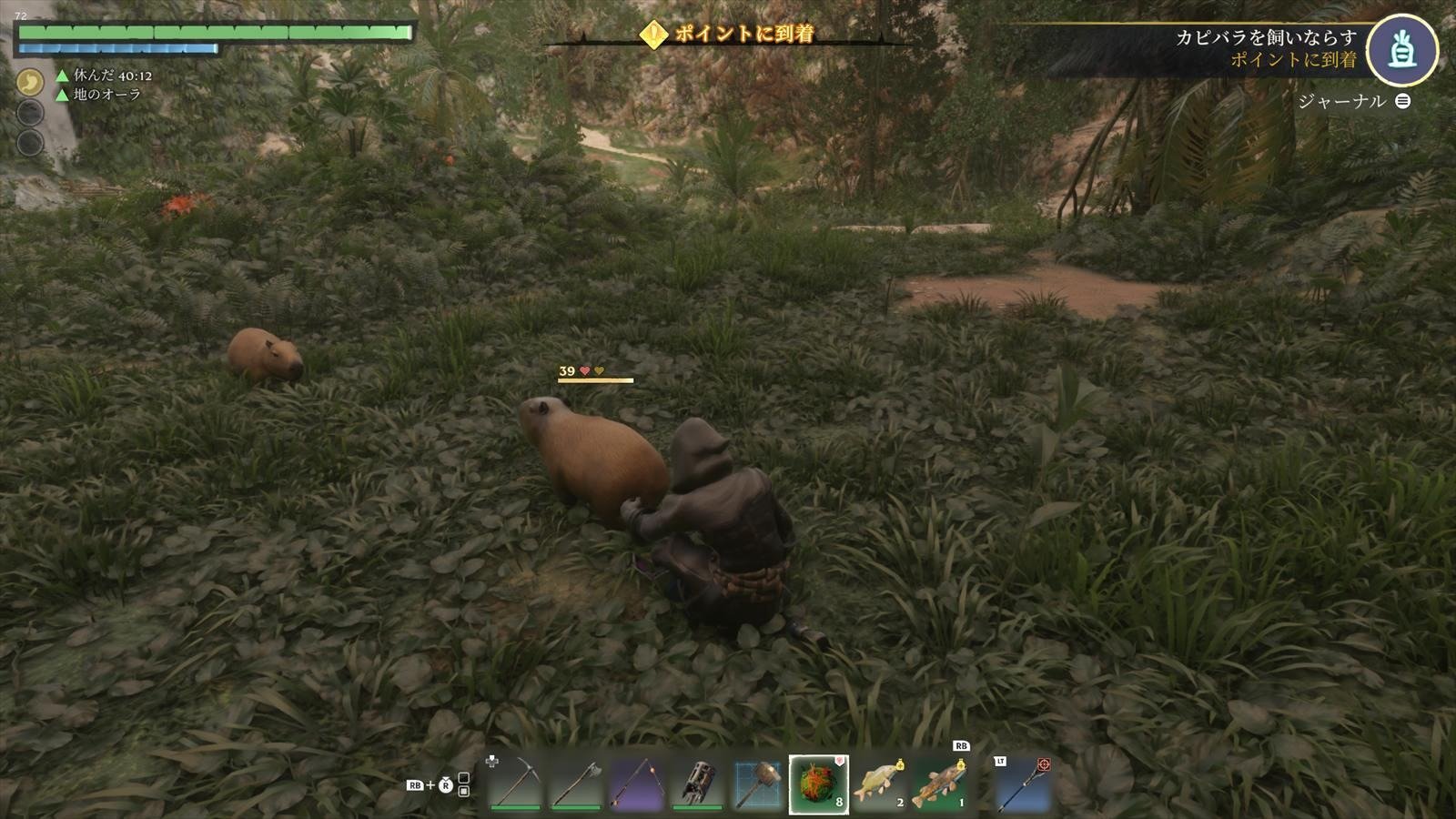Pick the highlighted green bait ball slot
The image size is (1456, 819).
click(x=818, y=784)
